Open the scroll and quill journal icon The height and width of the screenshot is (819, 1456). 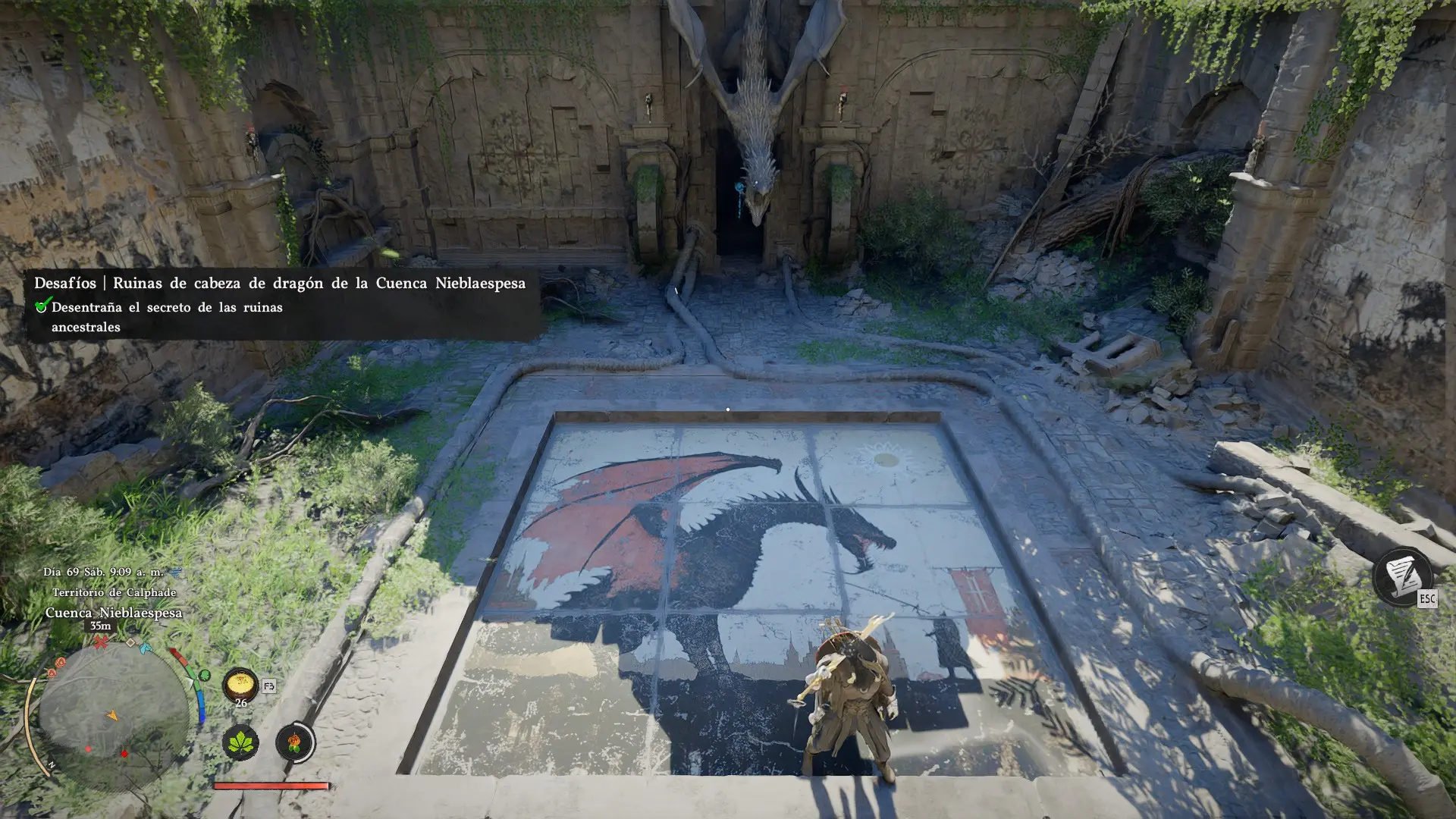coord(1401,576)
